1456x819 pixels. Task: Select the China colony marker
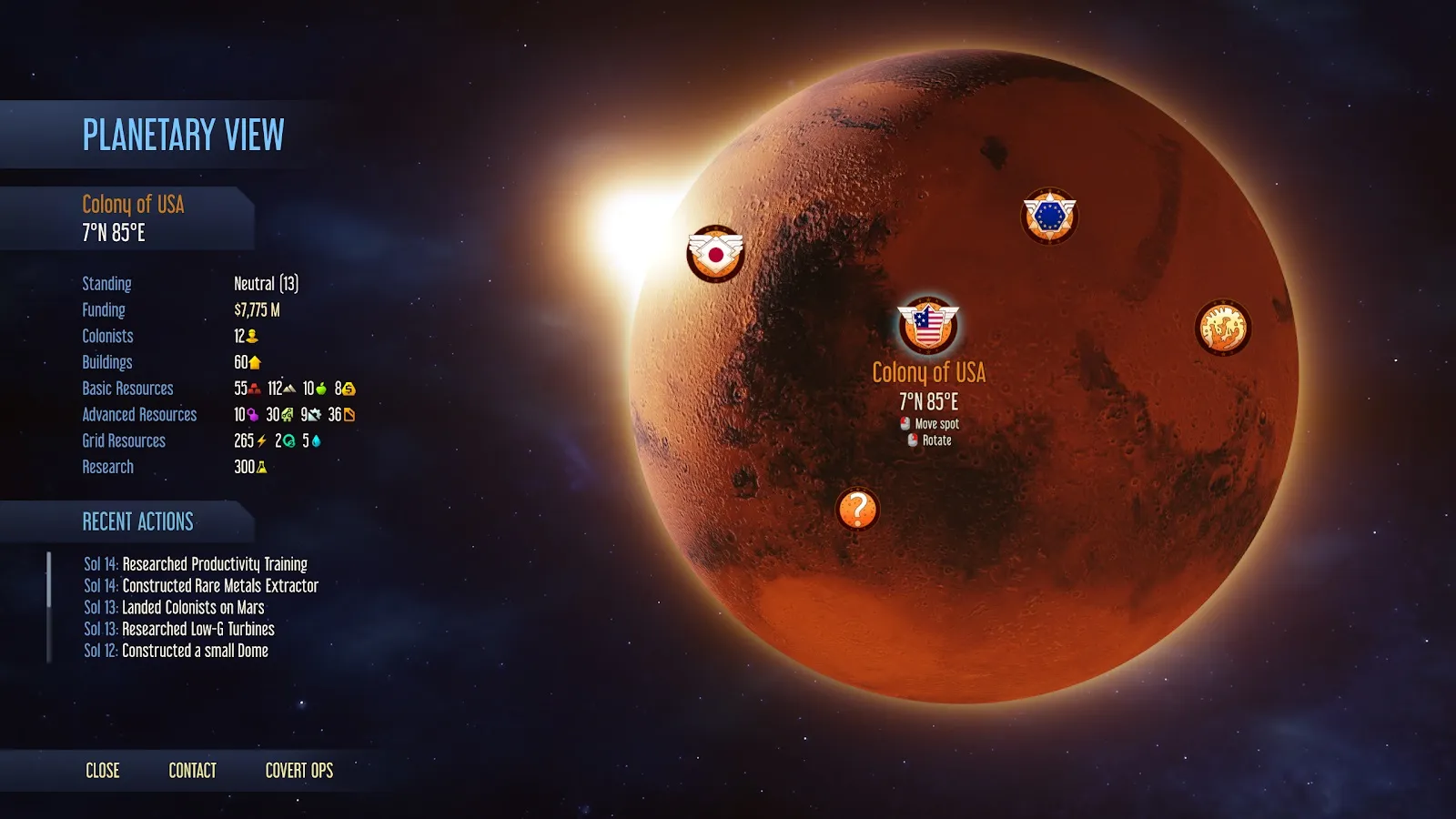(x=1222, y=328)
